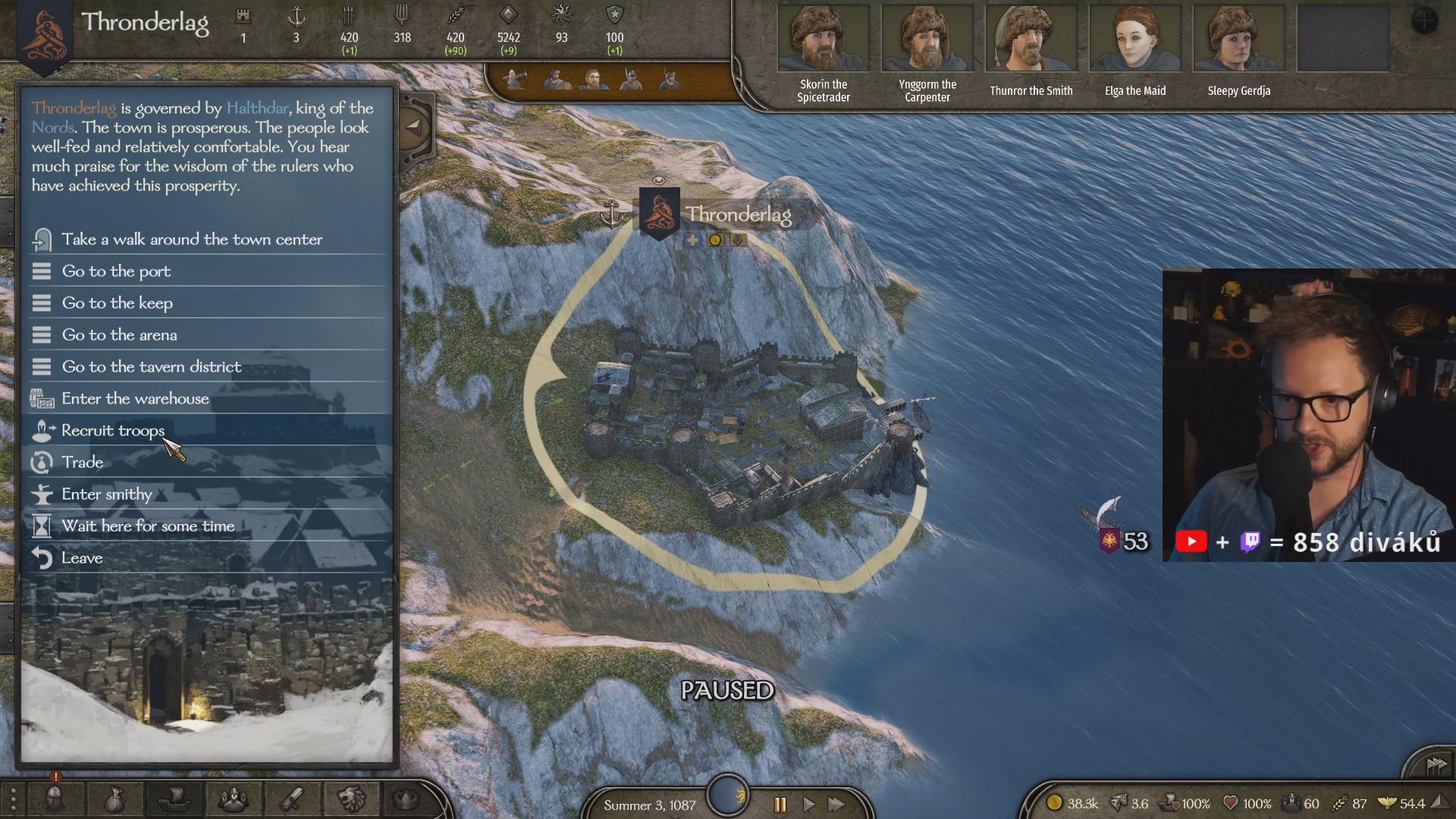This screenshot has width=1456, height=819.
Task: Open Recruit troops
Action: coord(113,431)
